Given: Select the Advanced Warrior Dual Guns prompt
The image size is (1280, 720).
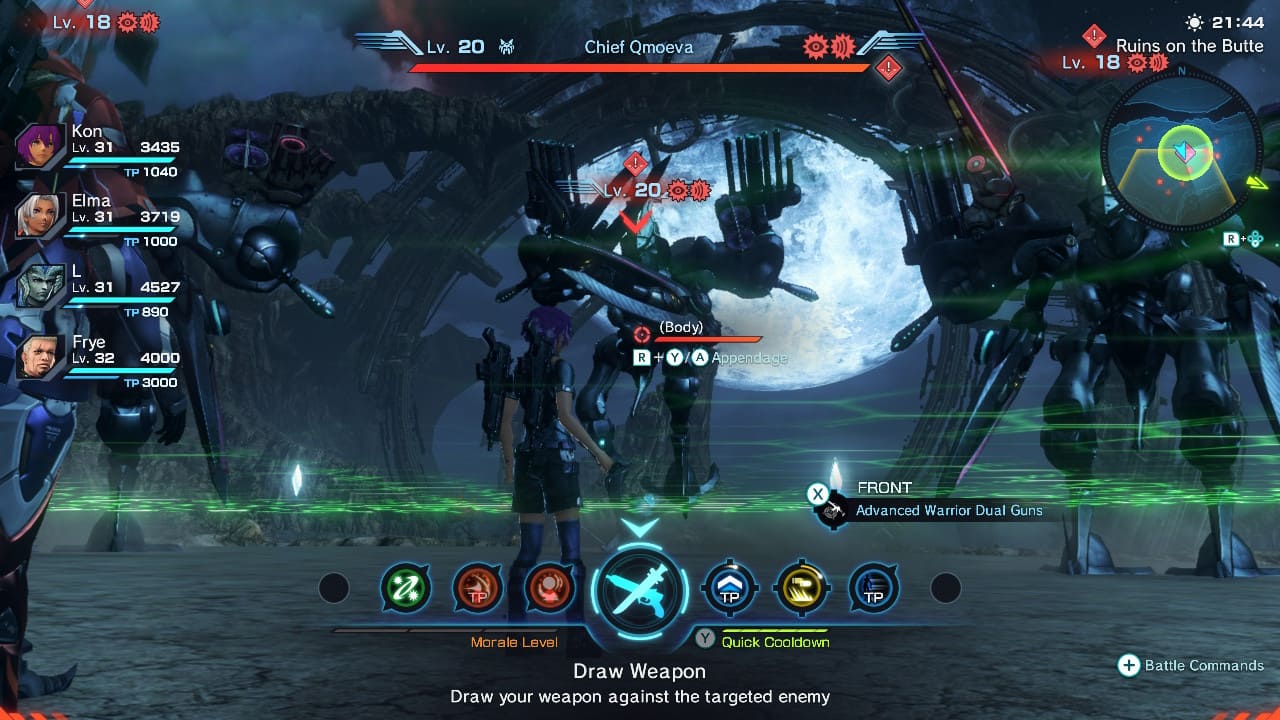Looking at the screenshot, I should [x=947, y=510].
